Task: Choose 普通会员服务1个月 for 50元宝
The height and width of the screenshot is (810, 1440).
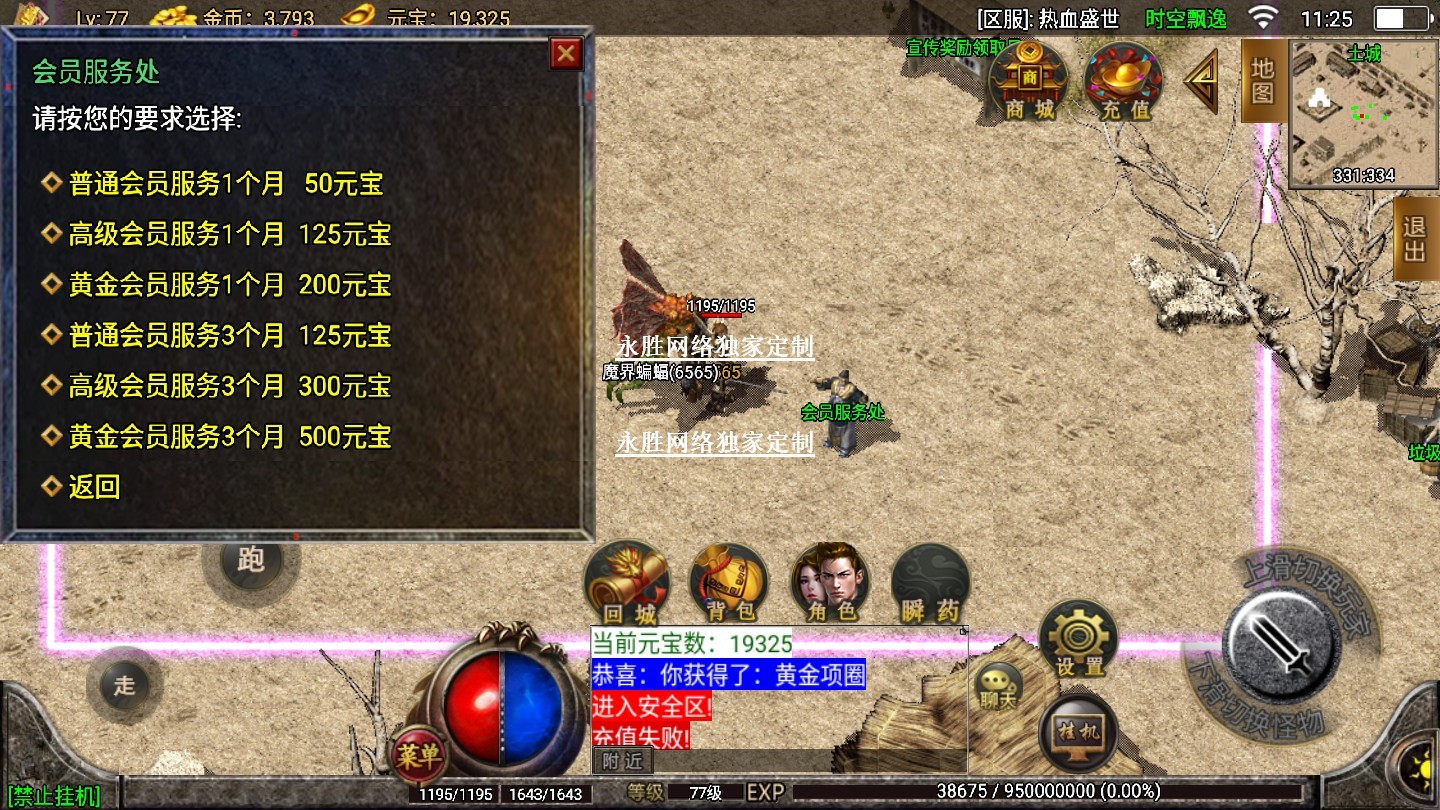Action: [226, 184]
